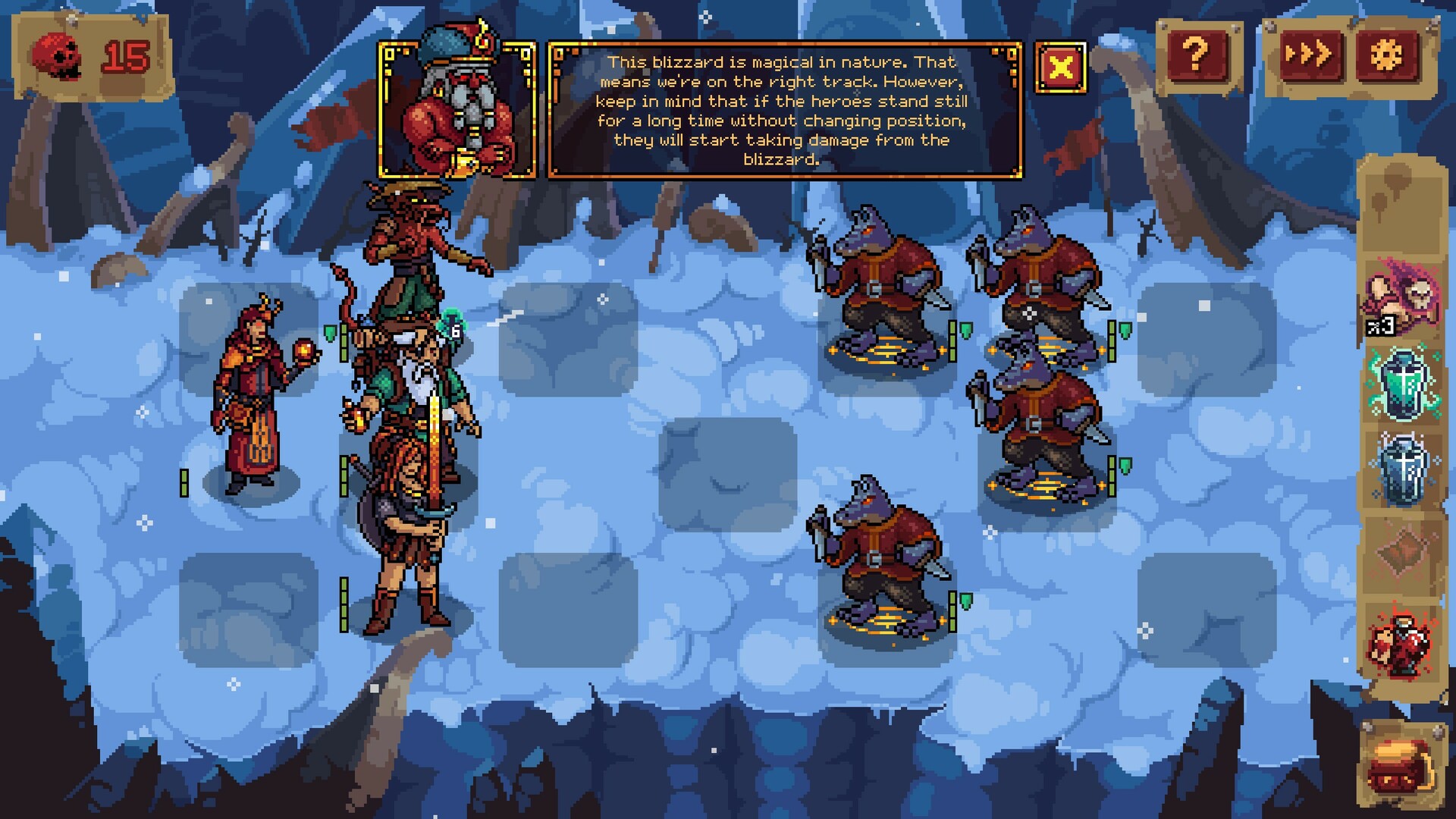Viewport: 1456px width, 819px height.
Task: Close the blizzard tutorial dialog
Action: [1059, 67]
